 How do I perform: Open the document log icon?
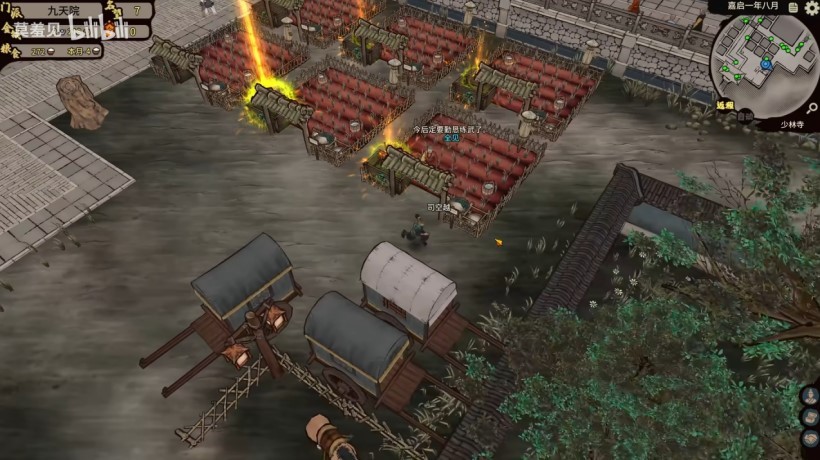pyautogui.click(x=793, y=8)
